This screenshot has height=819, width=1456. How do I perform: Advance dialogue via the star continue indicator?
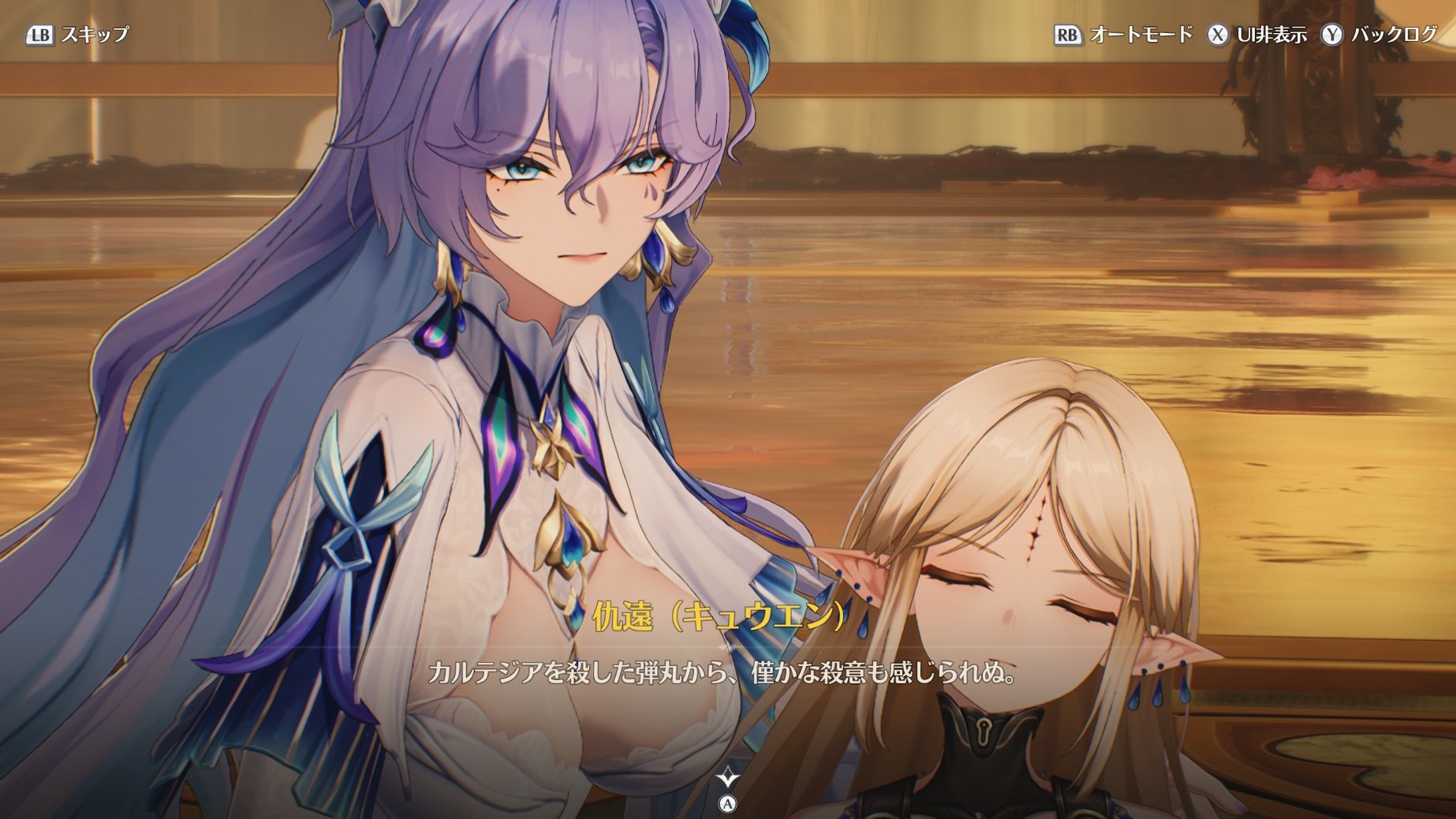coord(727,779)
